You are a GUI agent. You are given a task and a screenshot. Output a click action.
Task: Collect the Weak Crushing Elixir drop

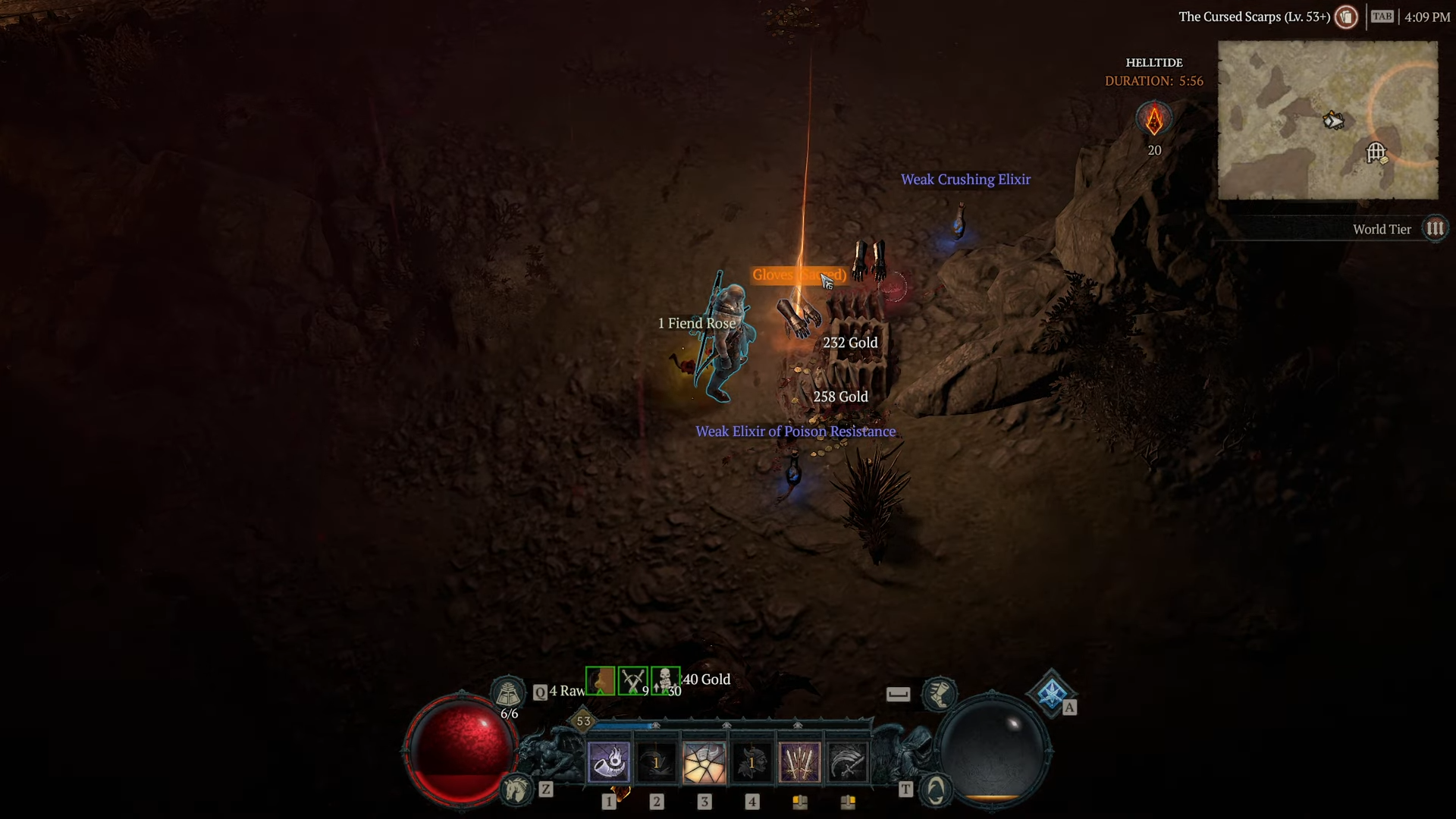[965, 180]
